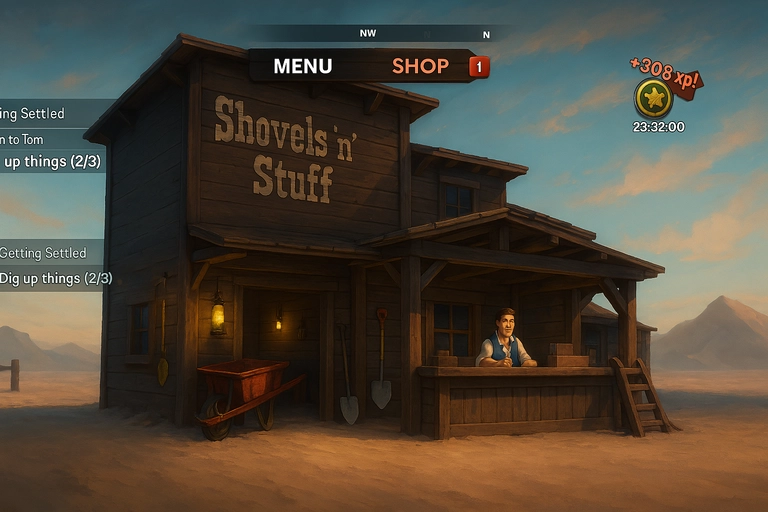
Task: Select the 'to Tom' quest objective
Action: 22,140
